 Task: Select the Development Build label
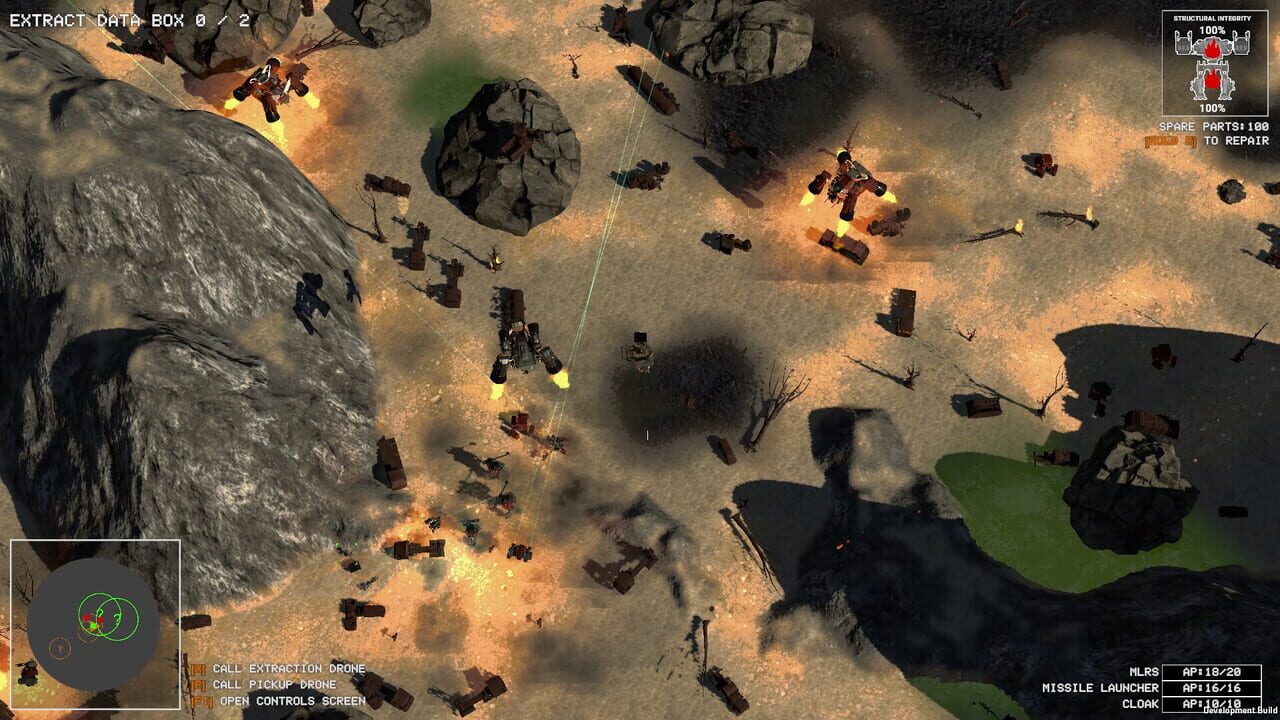pyautogui.click(x=1240, y=710)
